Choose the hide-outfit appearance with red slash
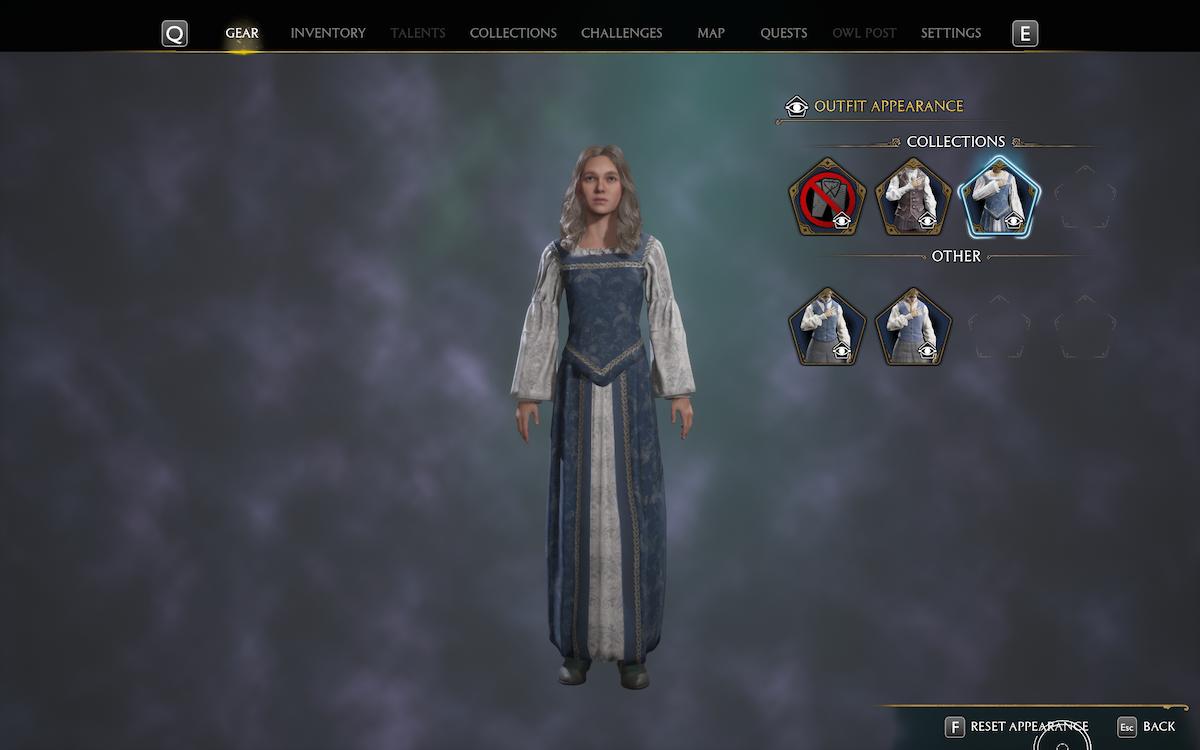The image size is (1200, 750). coord(827,198)
